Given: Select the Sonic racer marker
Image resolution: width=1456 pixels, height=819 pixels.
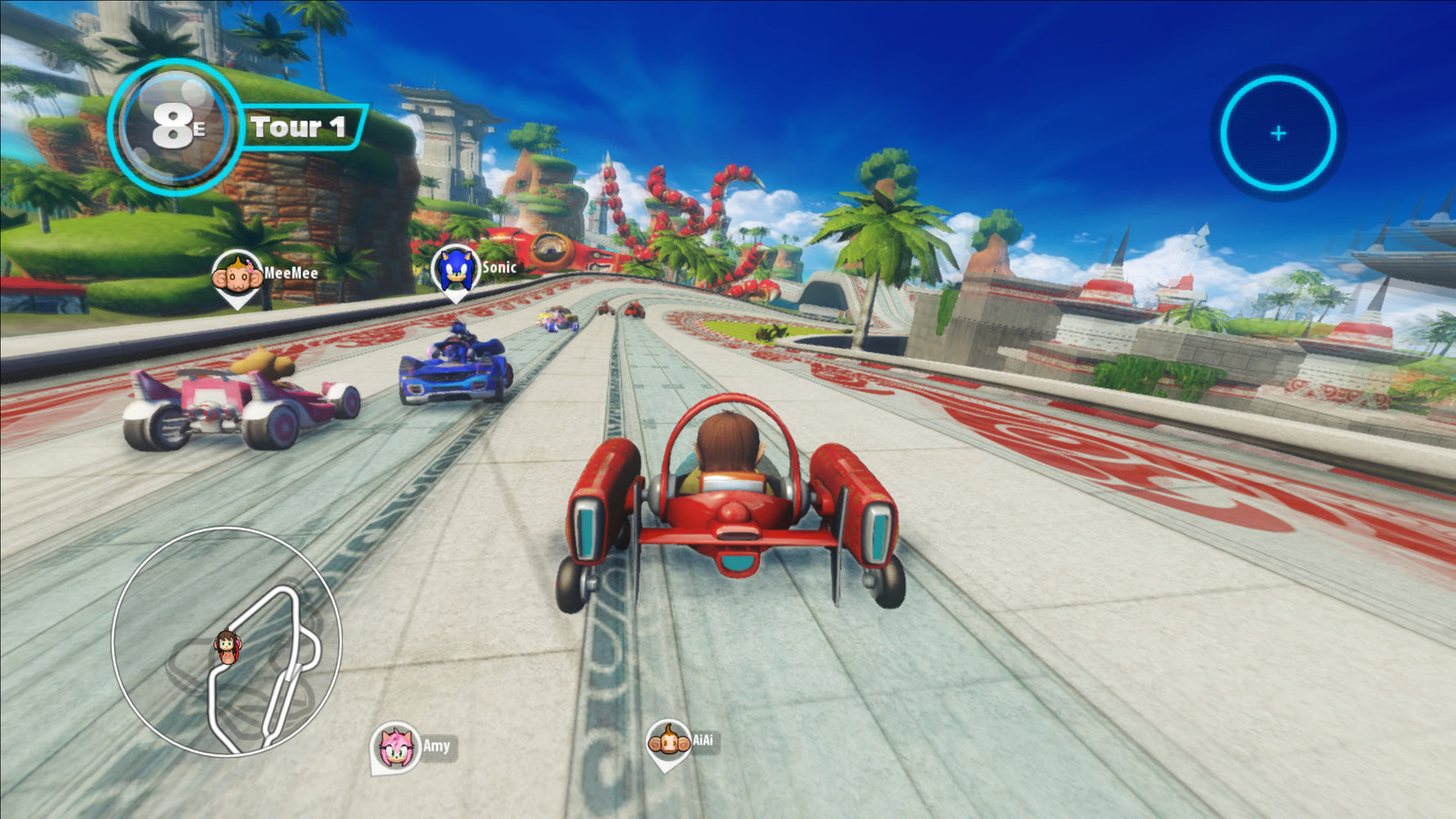Looking at the screenshot, I should coord(455,269).
